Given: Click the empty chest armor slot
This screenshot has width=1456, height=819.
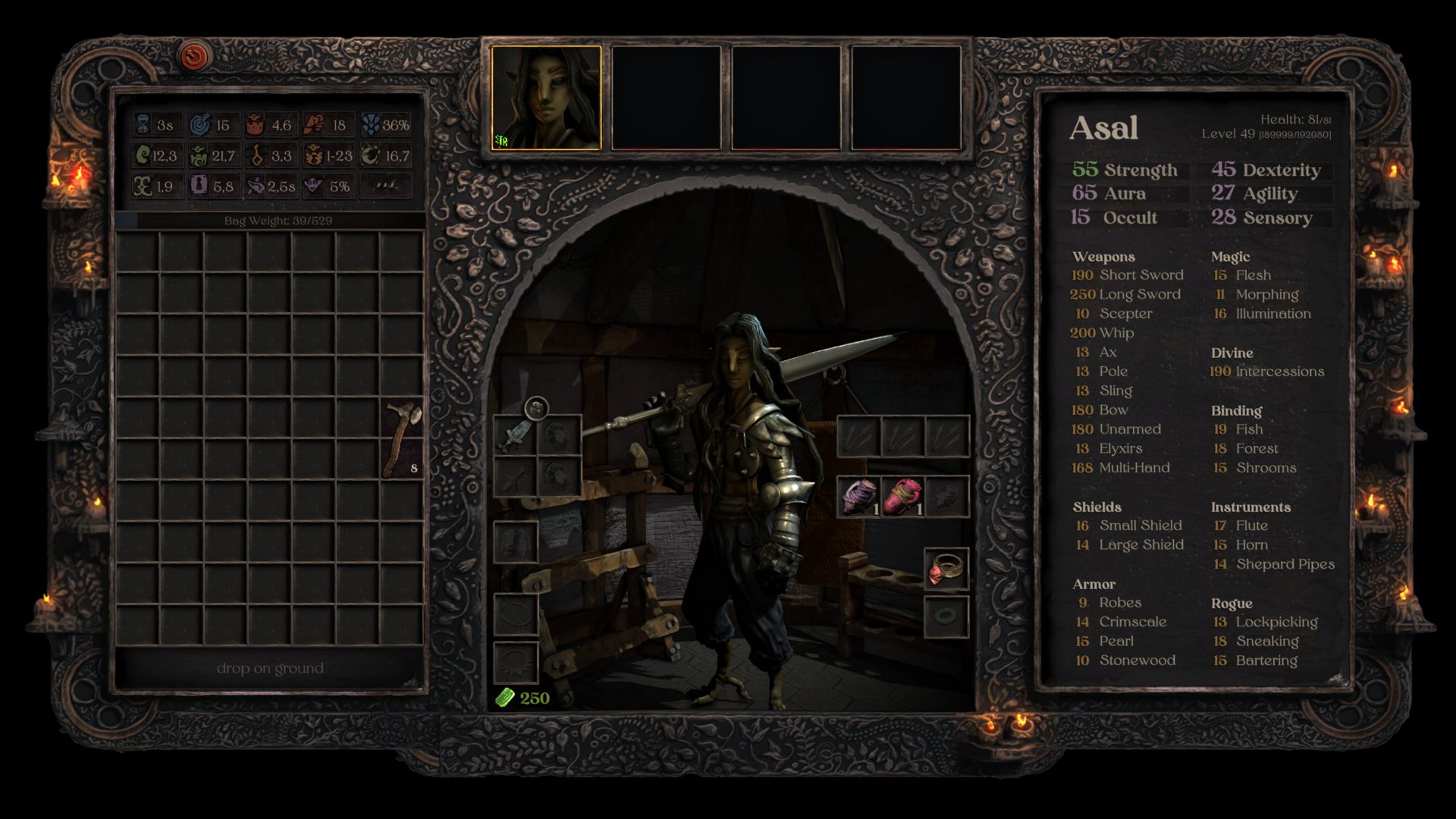Looking at the screenshot, I should [x=516, y=541].
